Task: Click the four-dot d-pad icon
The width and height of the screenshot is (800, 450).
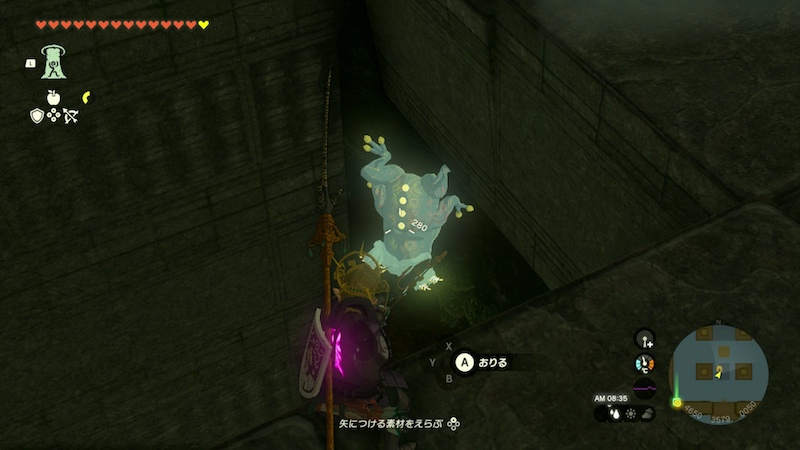Action: [x=54, y=116]
